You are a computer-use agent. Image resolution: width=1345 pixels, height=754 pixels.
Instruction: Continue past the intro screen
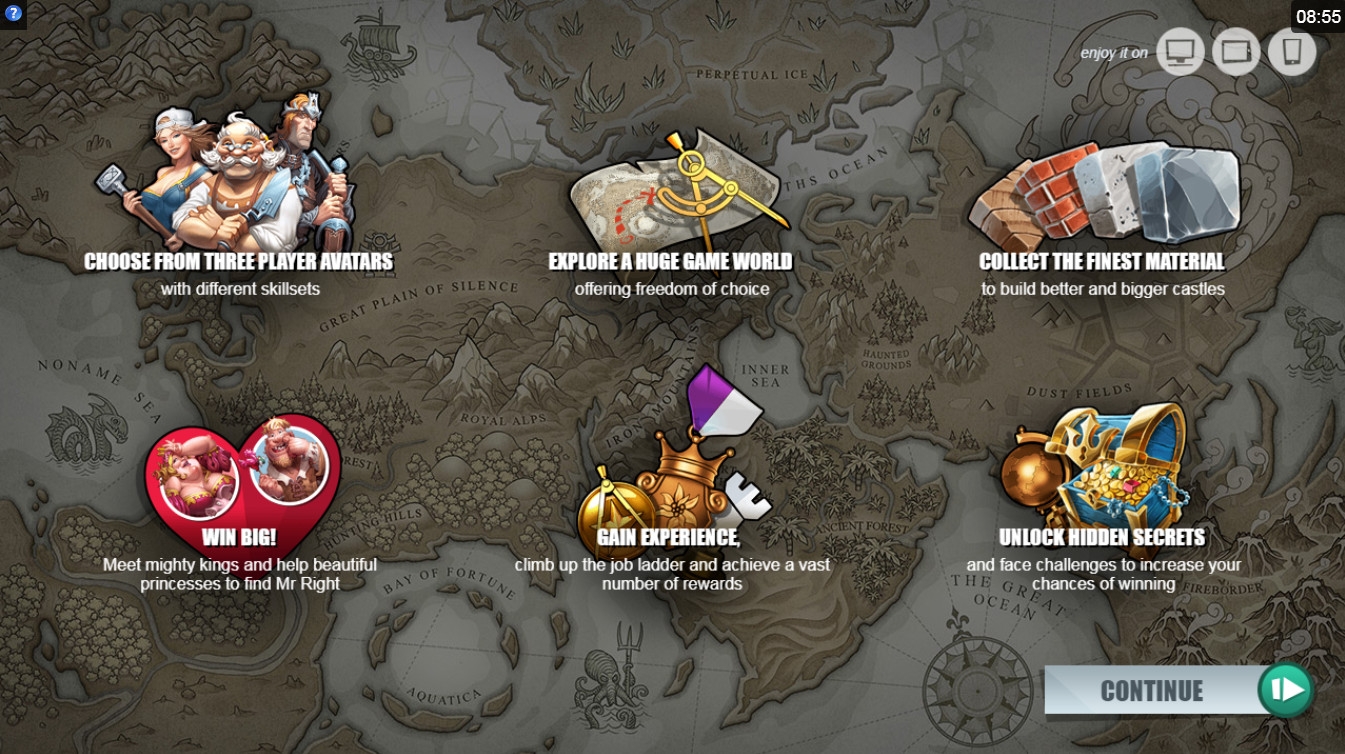pos(1178,690)
